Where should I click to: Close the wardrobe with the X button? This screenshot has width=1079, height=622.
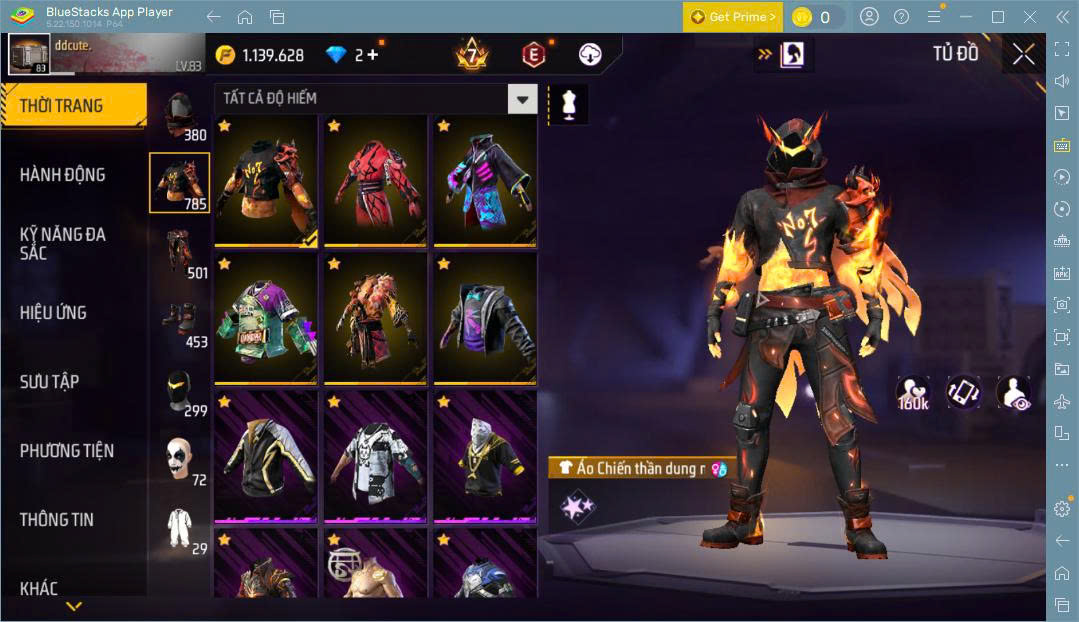pos(1023,54)
